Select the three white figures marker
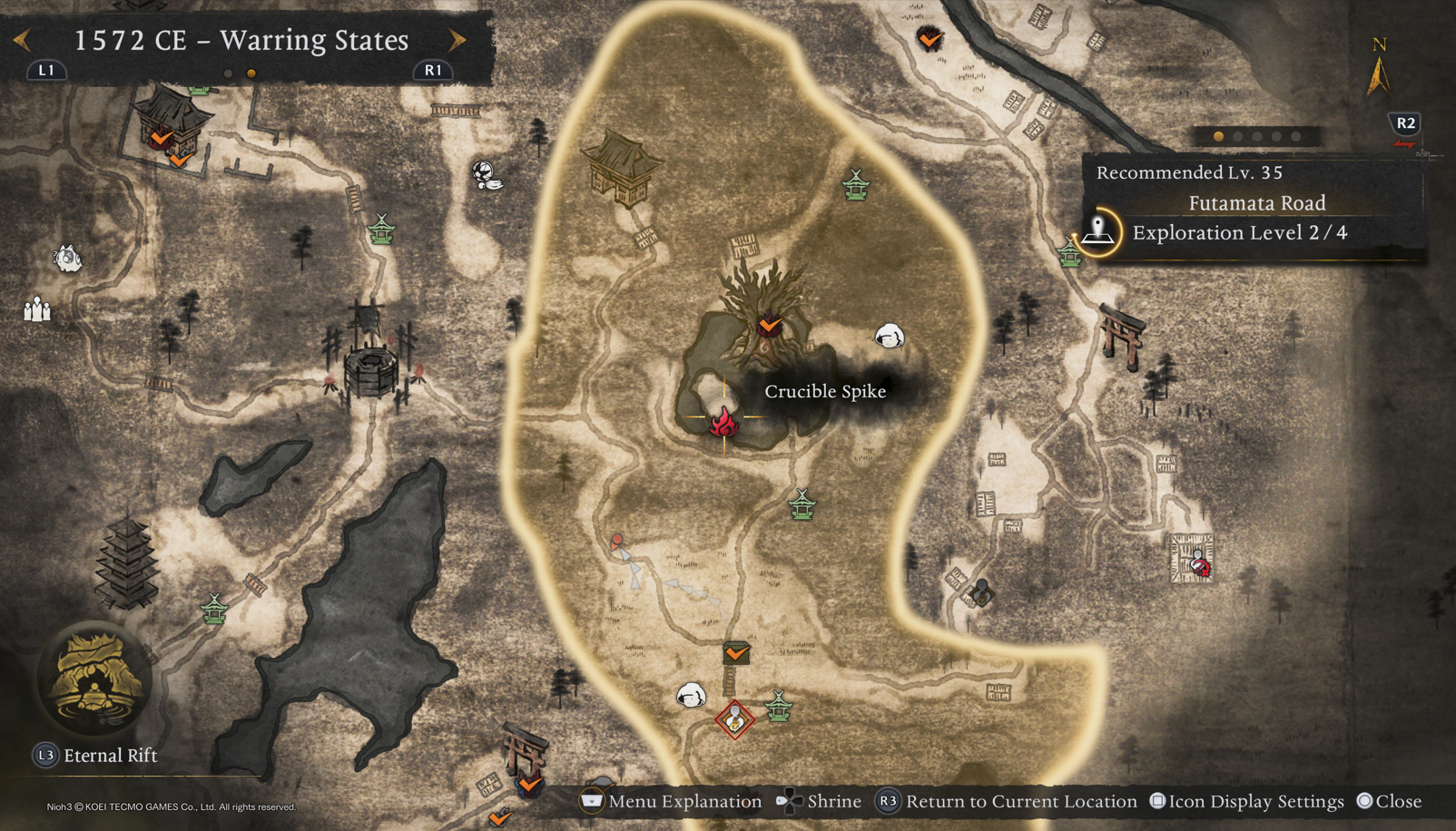 (37, 310)
